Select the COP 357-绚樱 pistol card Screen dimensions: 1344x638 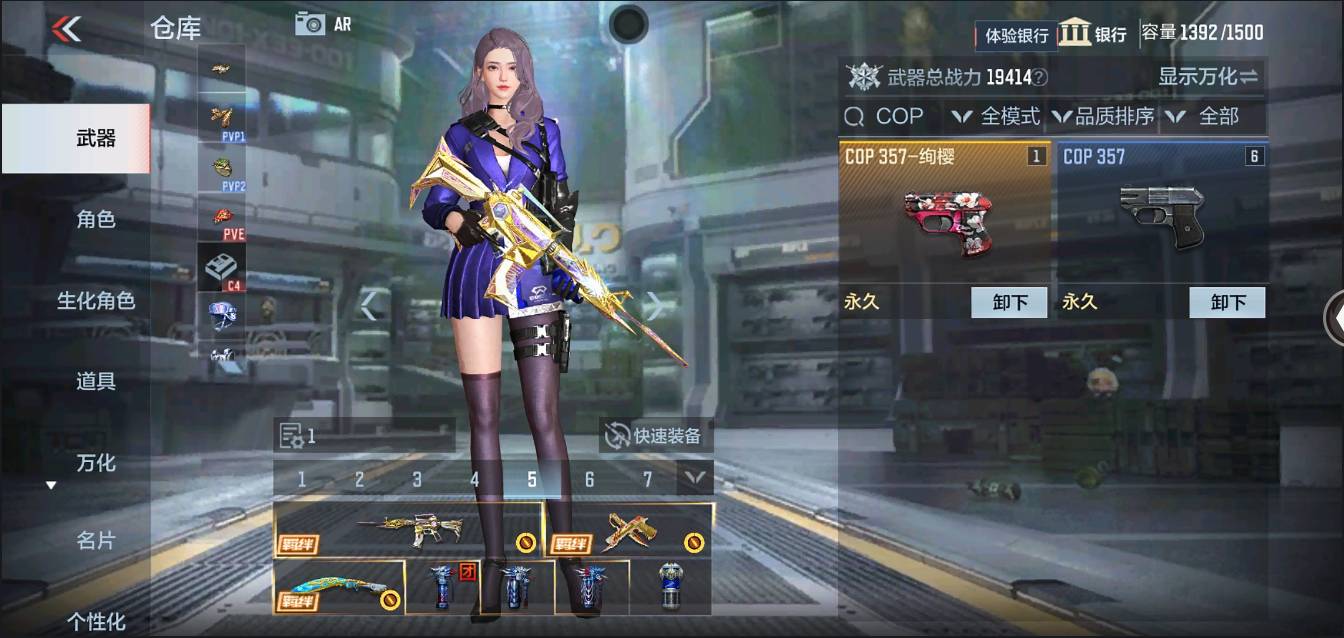click(943, 213)
